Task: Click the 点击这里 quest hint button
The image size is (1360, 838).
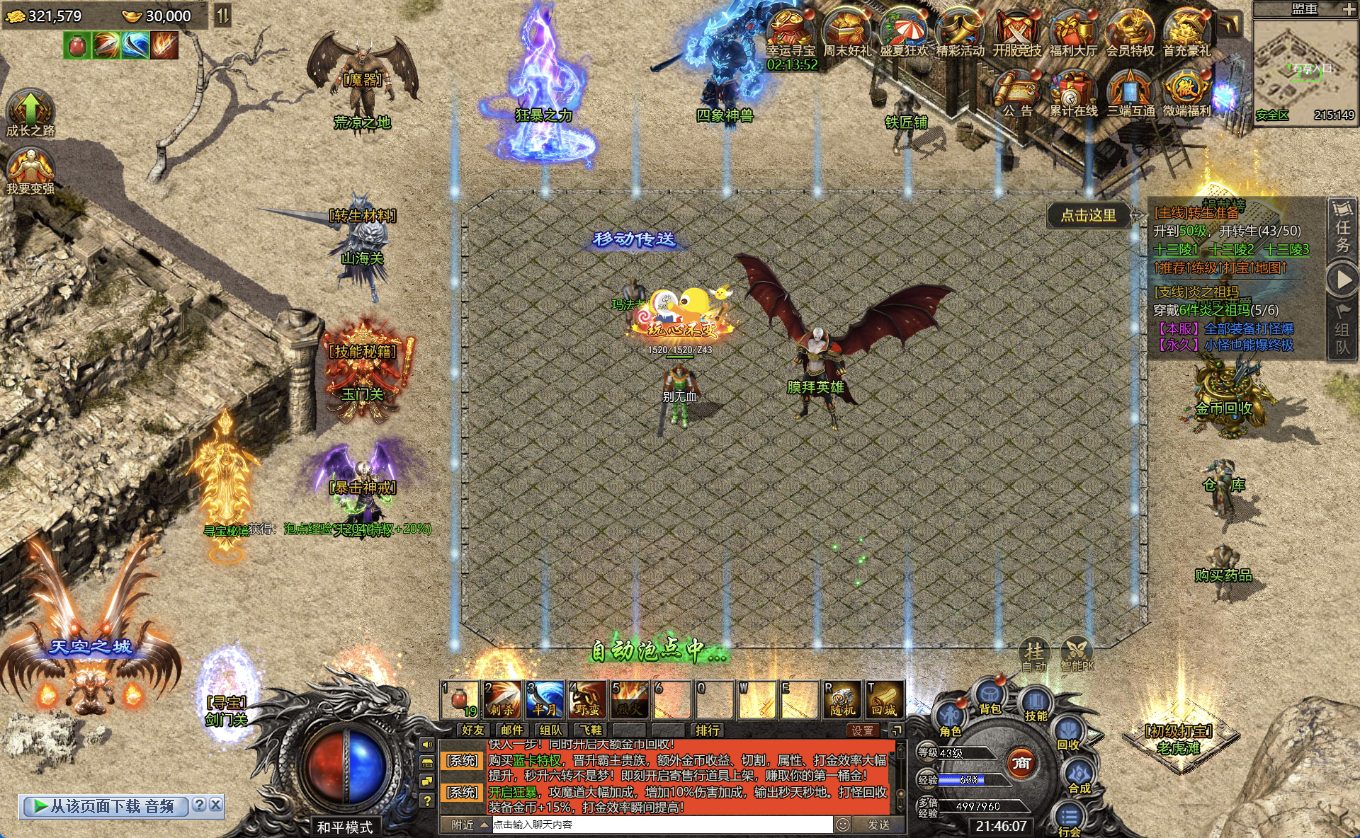Action: (1088, 215)
